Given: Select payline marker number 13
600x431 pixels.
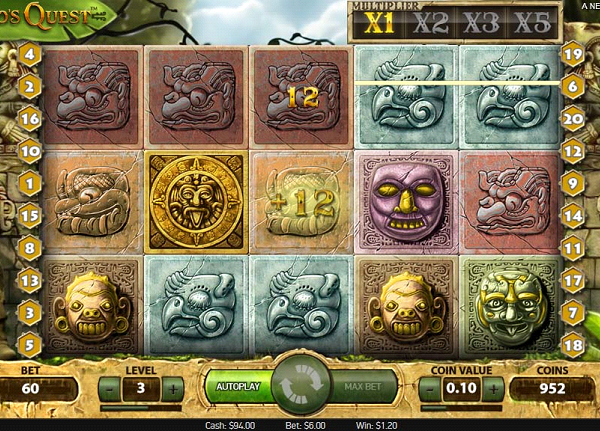Looking at the screenshot, I should 29,281.
